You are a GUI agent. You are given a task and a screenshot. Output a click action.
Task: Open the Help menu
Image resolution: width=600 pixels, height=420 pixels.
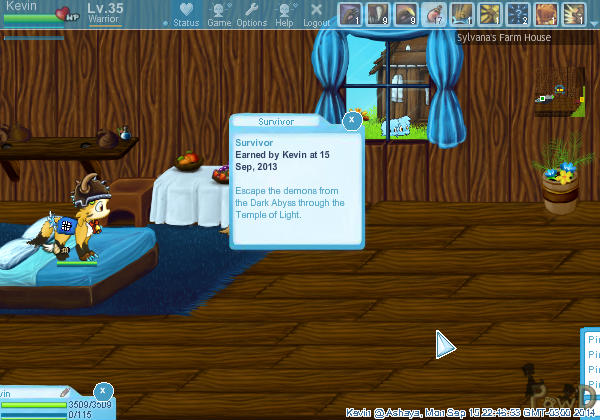285,14
